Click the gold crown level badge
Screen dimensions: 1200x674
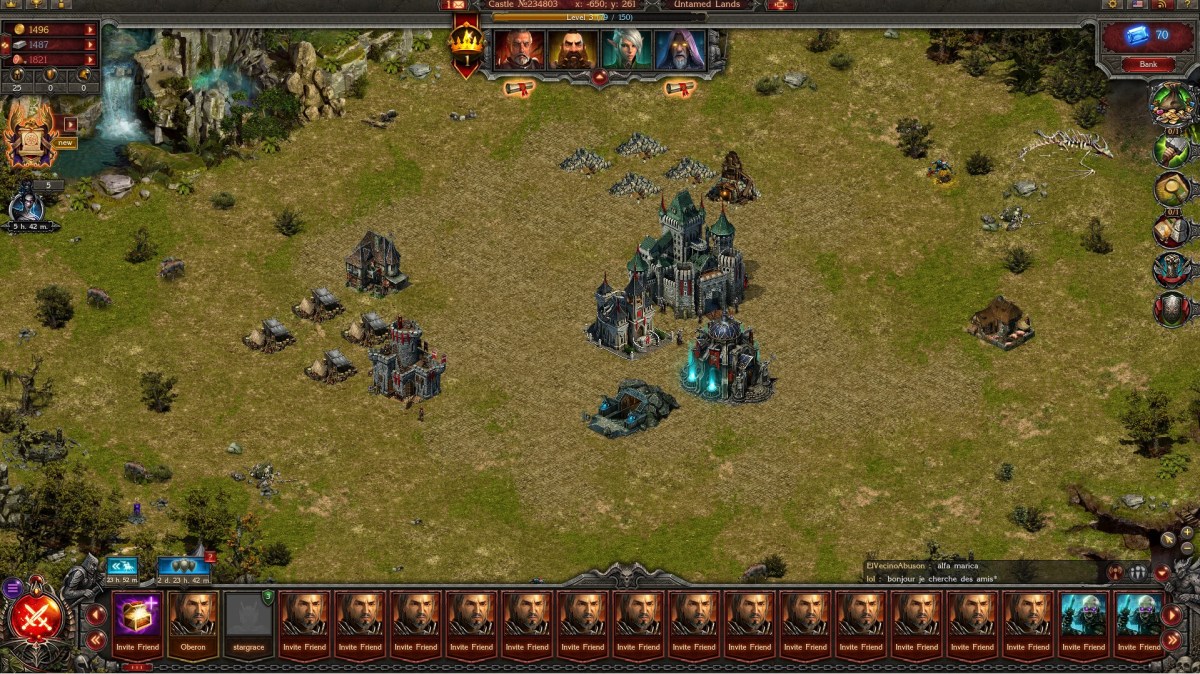[x=466, y=43]
